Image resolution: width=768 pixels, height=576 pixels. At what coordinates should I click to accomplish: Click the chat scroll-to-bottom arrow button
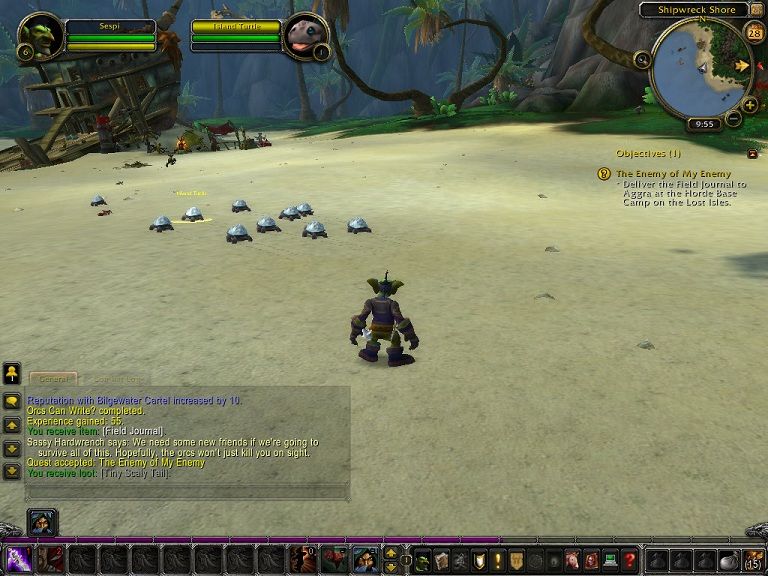coord(12,471)
